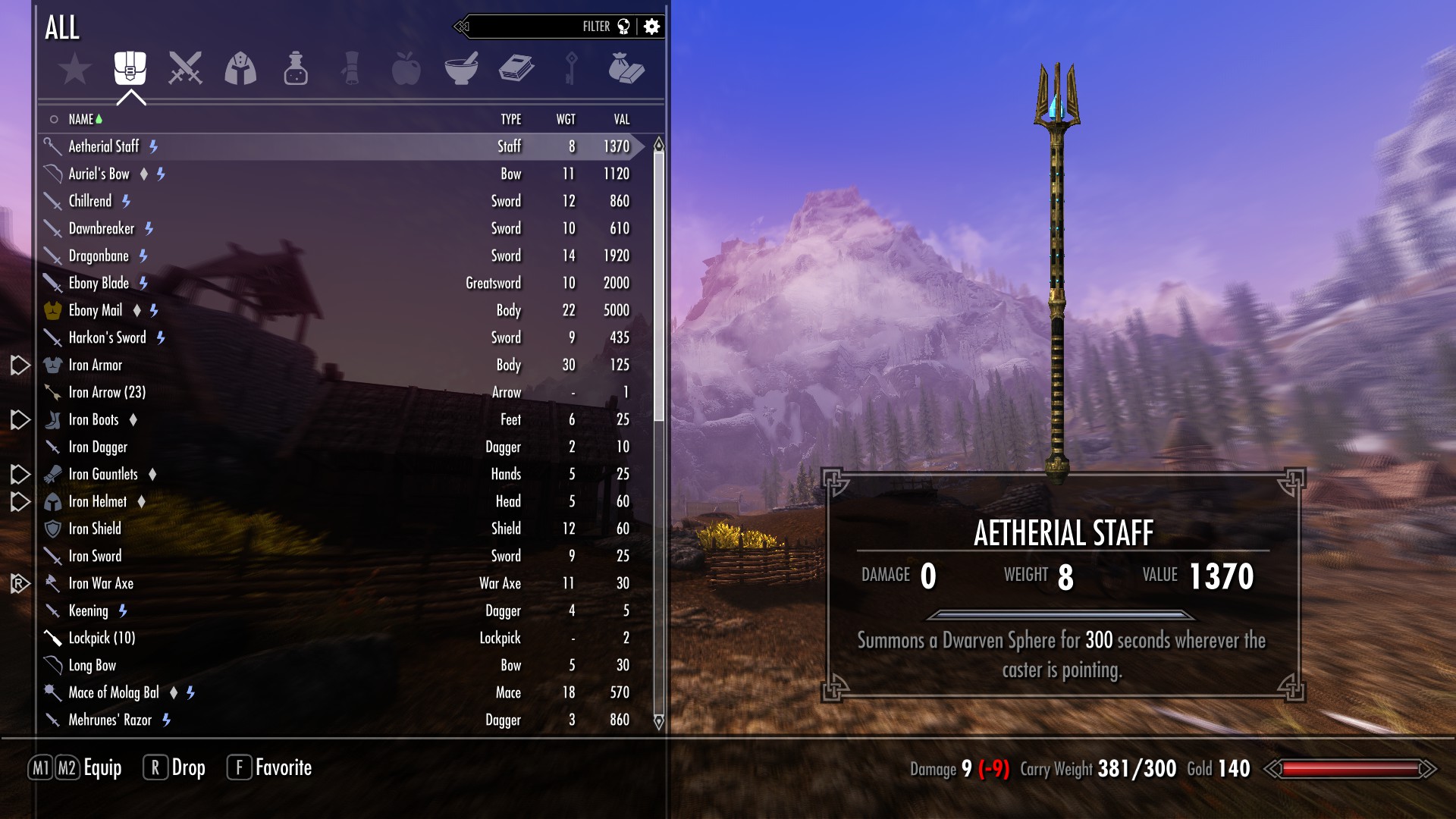Viewport: 1456px width, 819px height.
Task: Click the scroll-down arrow of the item list
Action: (658, 721)
